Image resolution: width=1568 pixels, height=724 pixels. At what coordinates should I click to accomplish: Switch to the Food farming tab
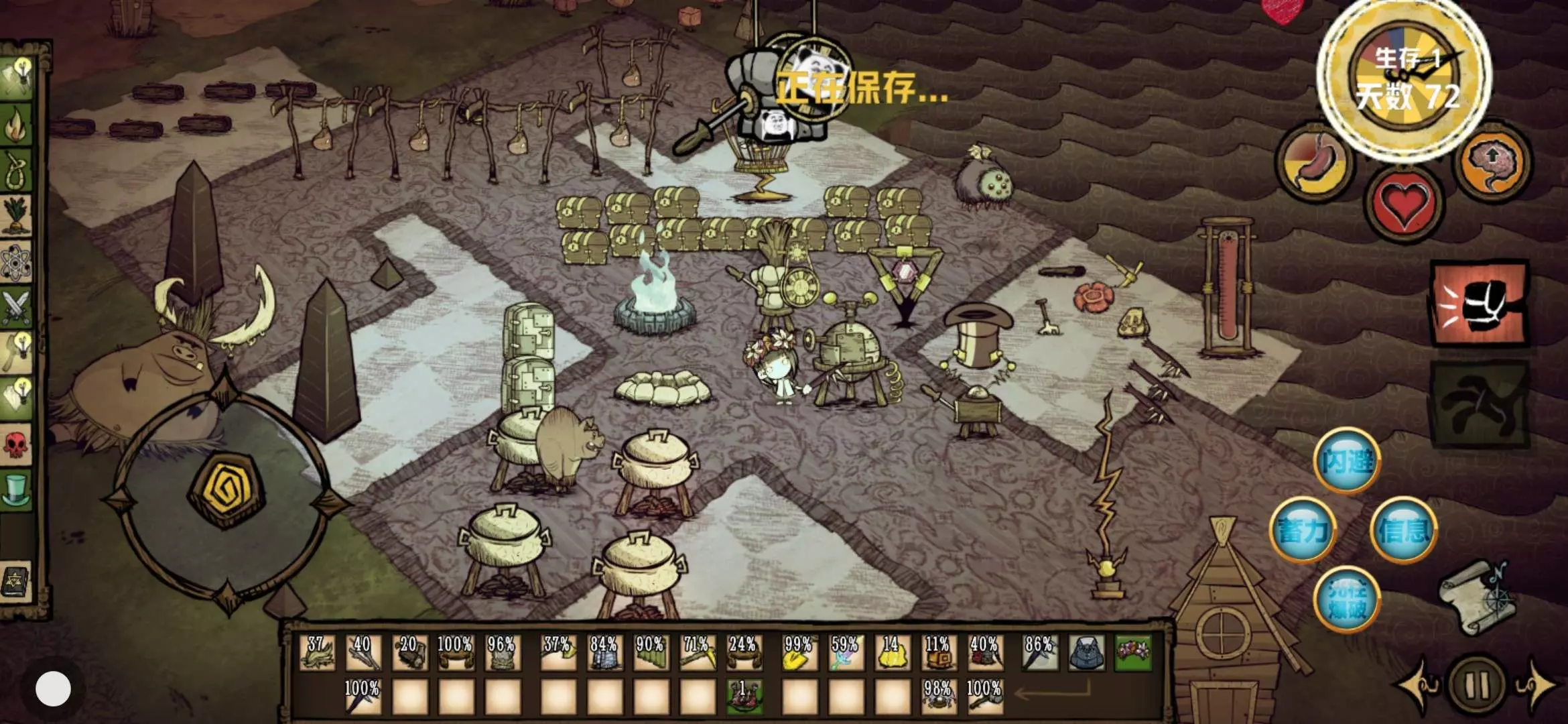pyautogui.click(x=17, y=216)
